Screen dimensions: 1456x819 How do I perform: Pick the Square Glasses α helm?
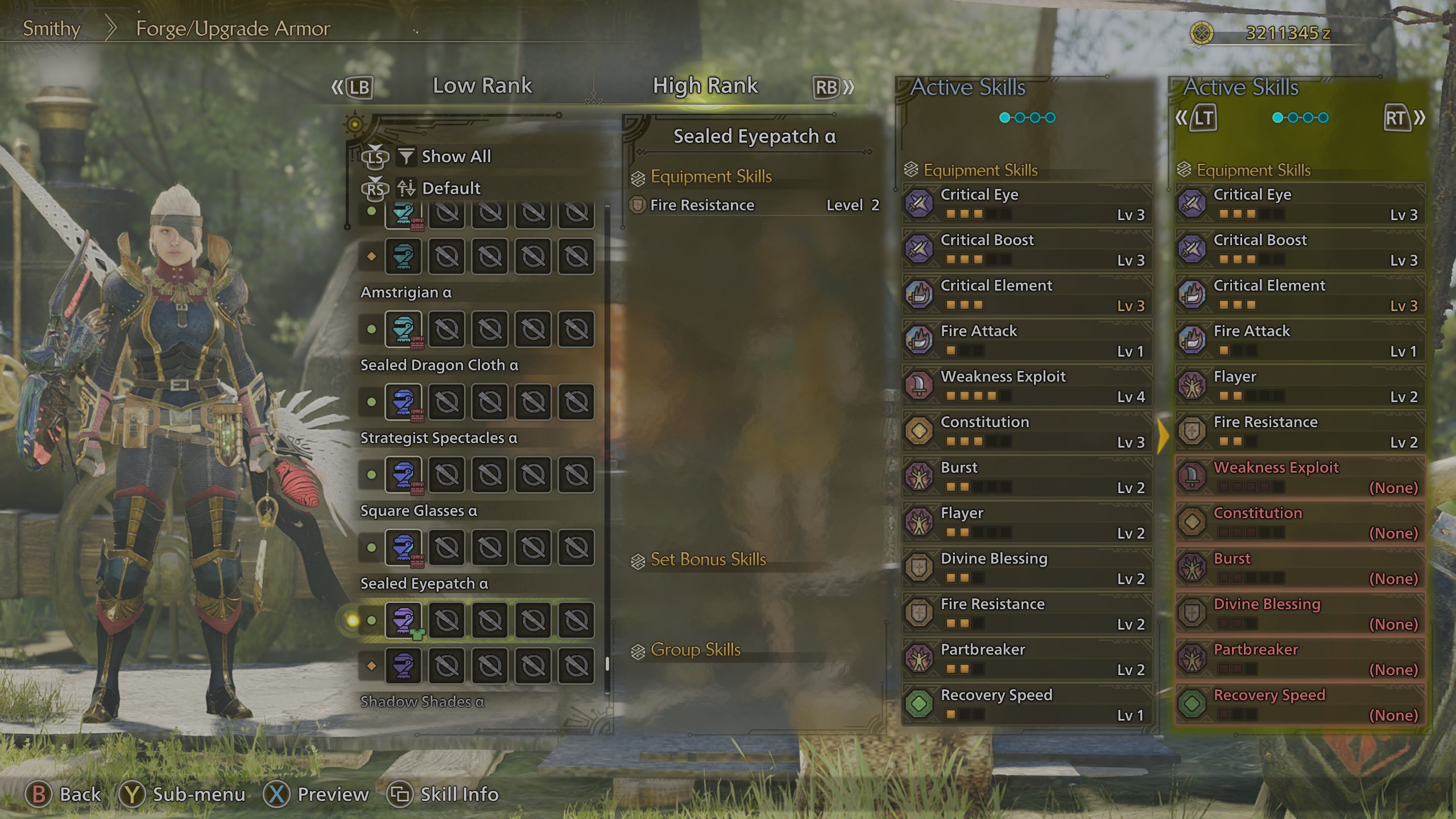(403, 548)
